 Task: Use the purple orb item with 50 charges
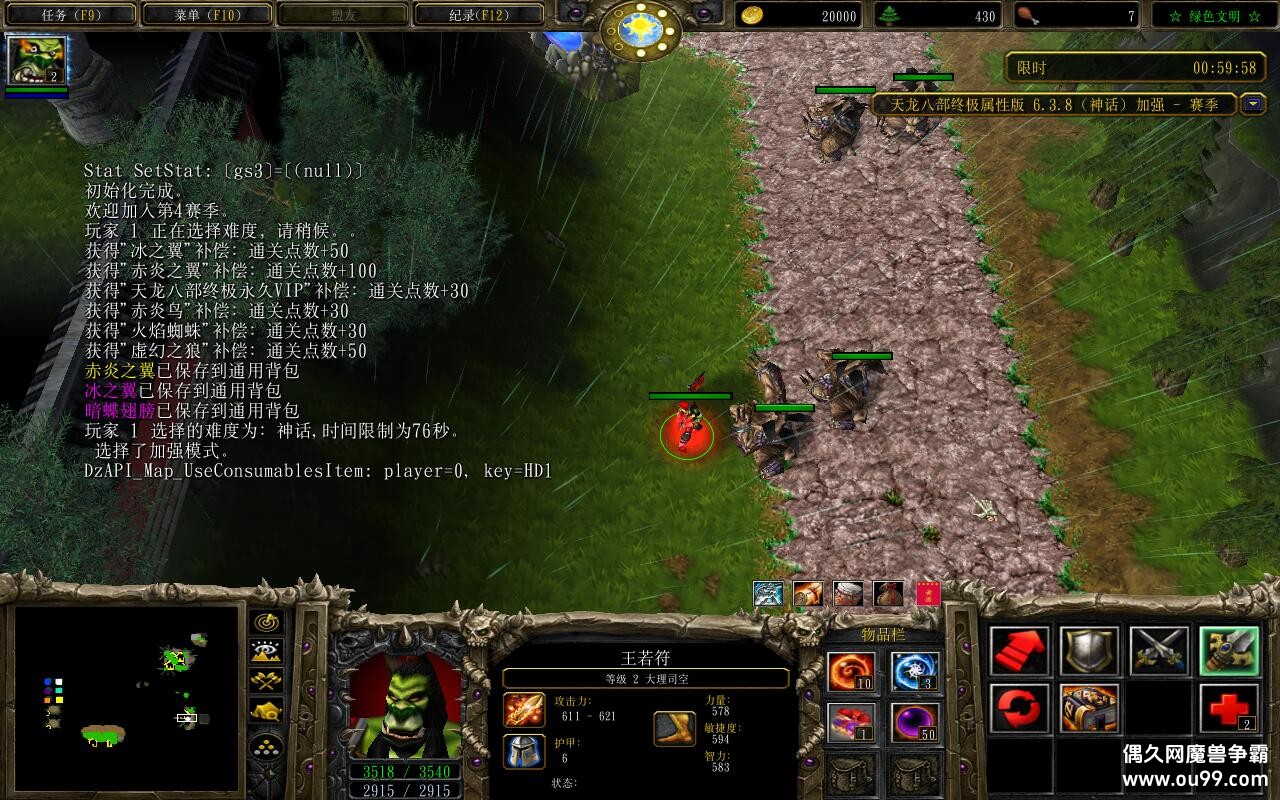point(915,722)
